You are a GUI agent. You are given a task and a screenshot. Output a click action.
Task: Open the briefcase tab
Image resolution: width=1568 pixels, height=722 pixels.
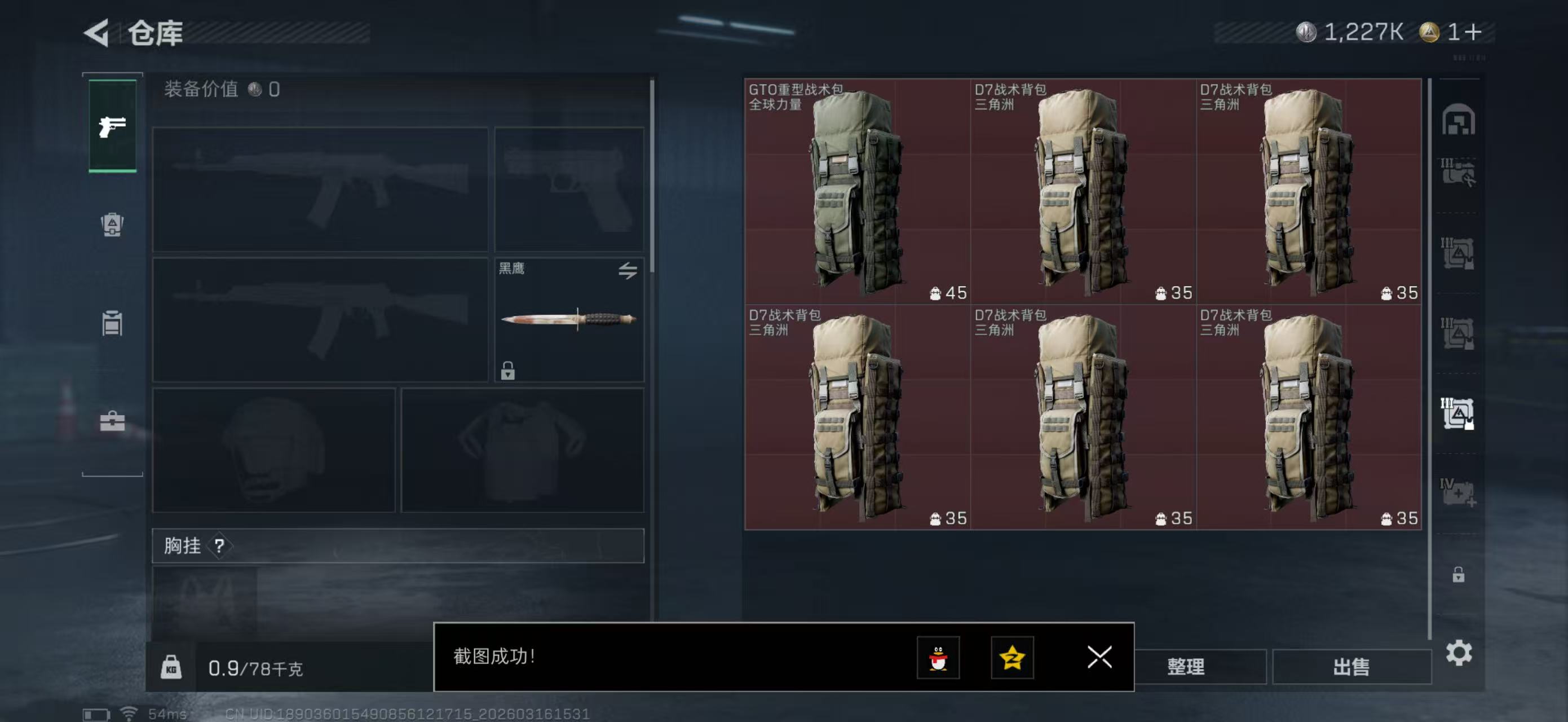point(112,421)
